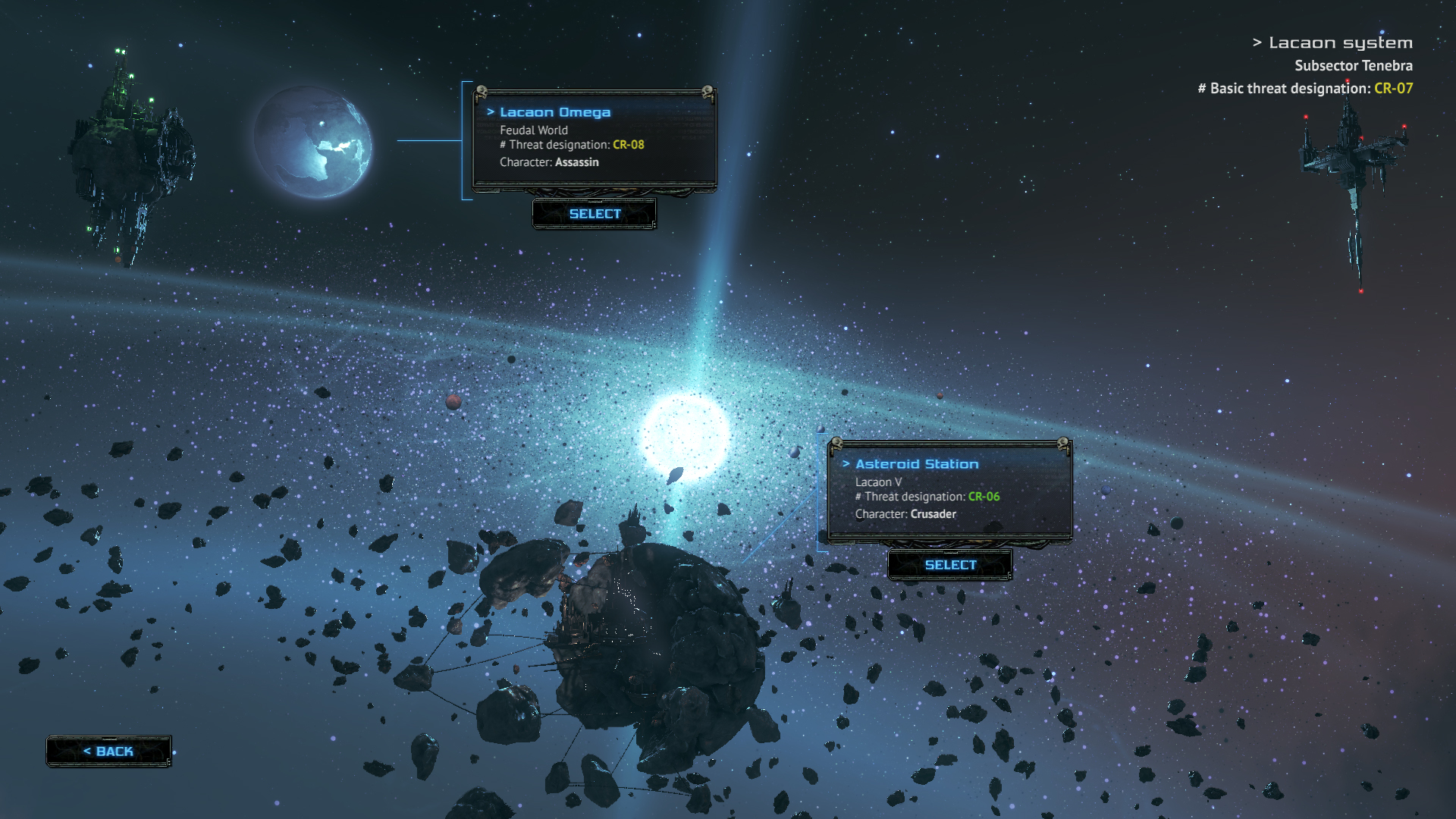This screenshot has width=1456, height=819.
Task: Choose the Asteroid Station on Lacaon V
Action: [x=949, y=565]
